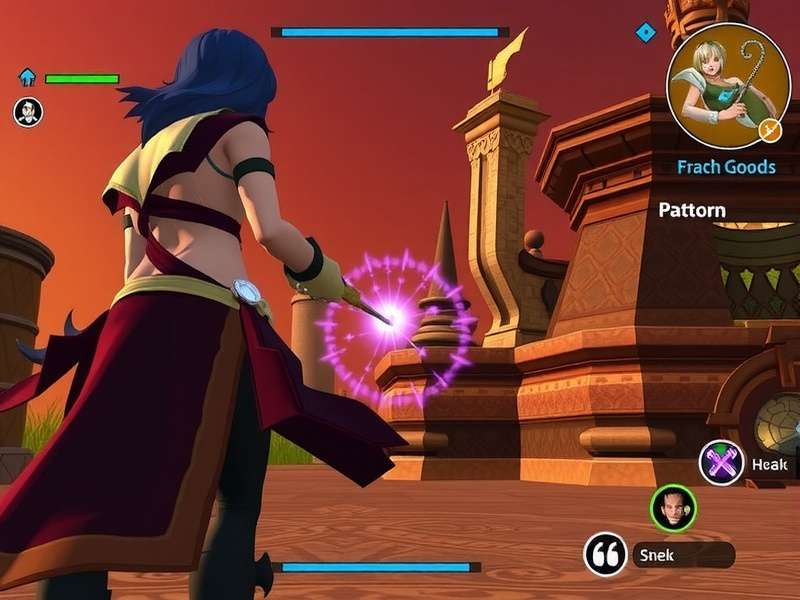The height and width of the screenshot is (600, 800).
Task: Select the white-ringed portrait under the home icon
Action: point(28,112)
